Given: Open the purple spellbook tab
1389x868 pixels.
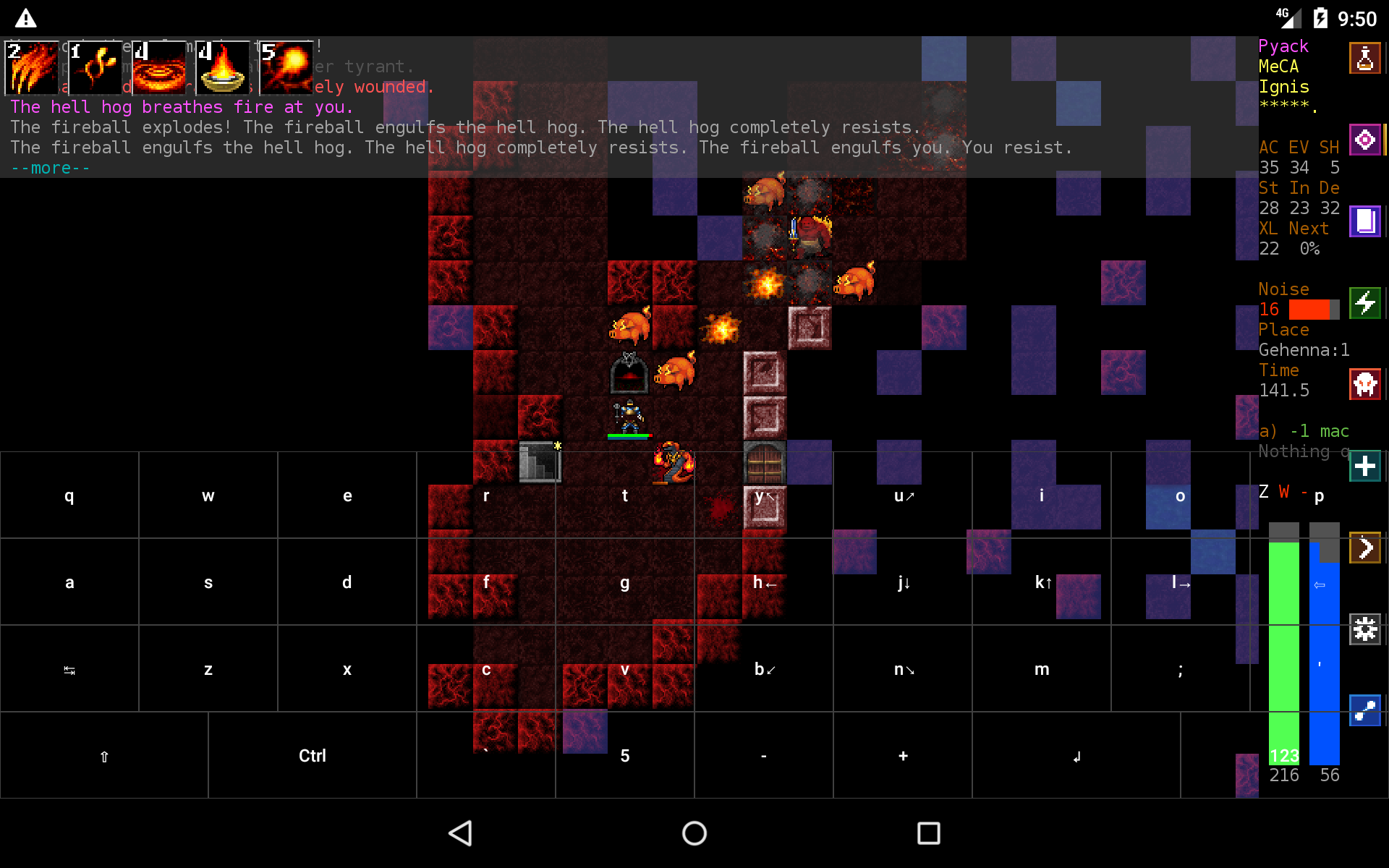Looking at the screenshot, I should [x=1365, y=221].
